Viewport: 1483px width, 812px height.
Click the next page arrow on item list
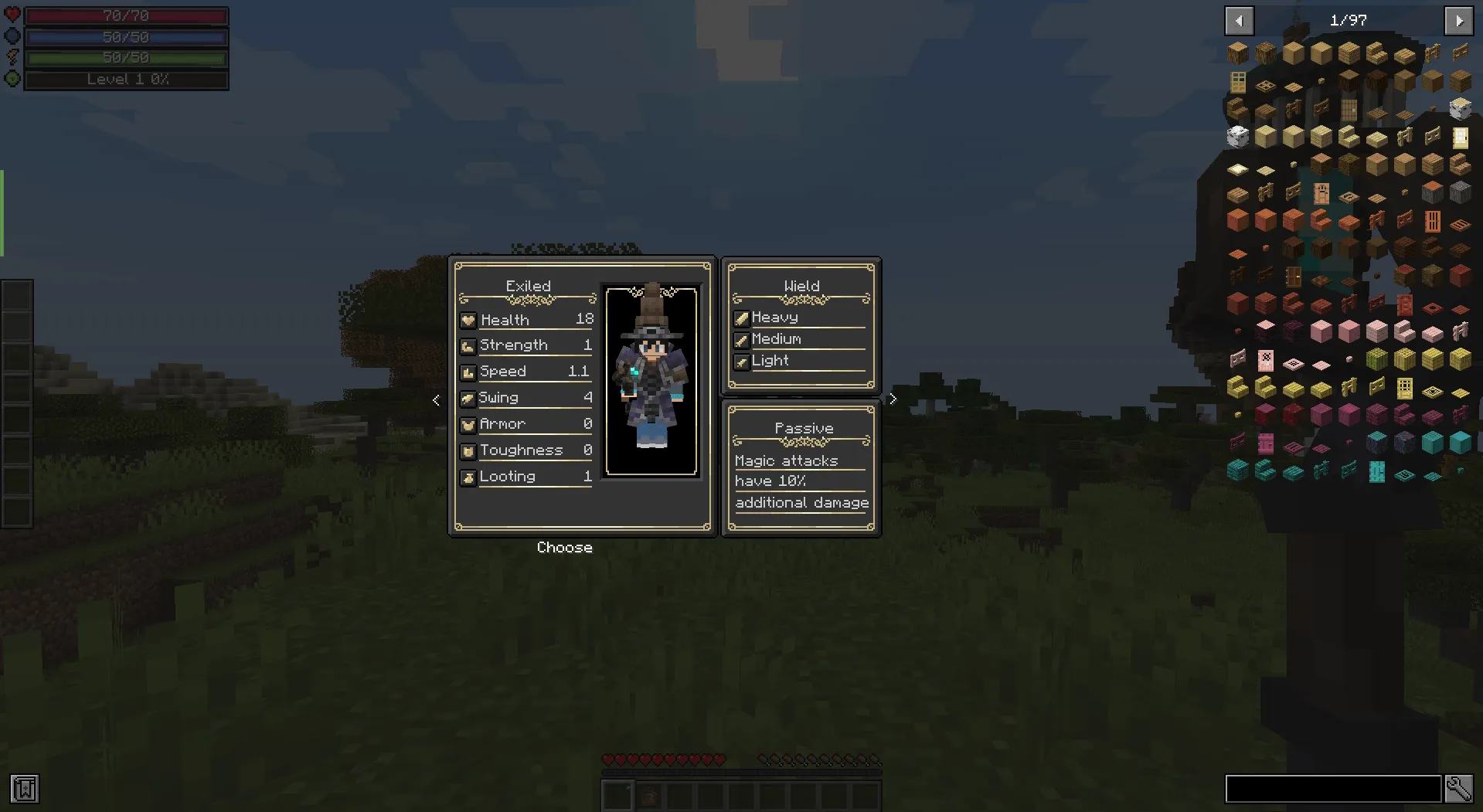[1459, 21]
